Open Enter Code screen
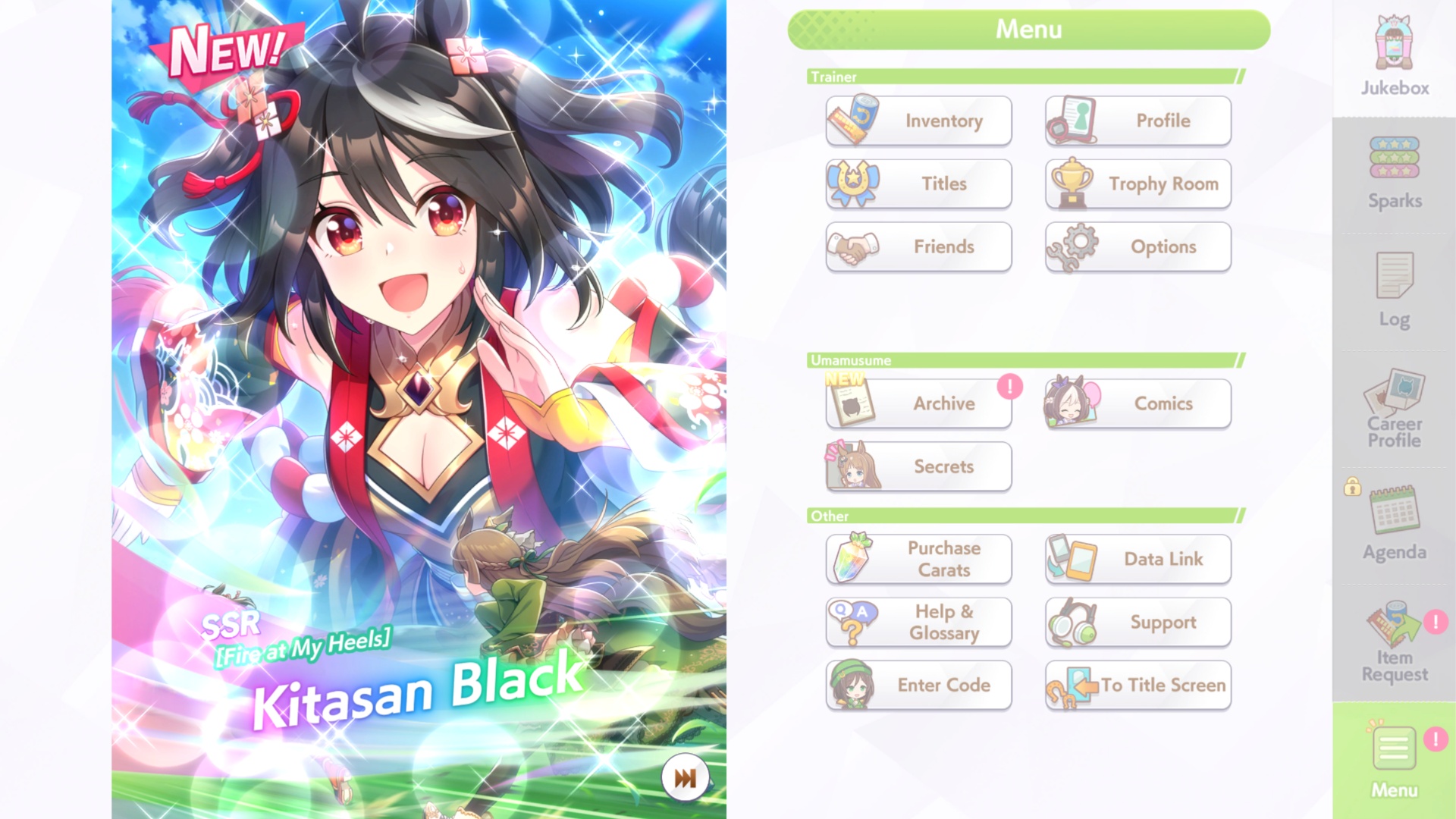The image size is (1456, 819). pos(918,685)
